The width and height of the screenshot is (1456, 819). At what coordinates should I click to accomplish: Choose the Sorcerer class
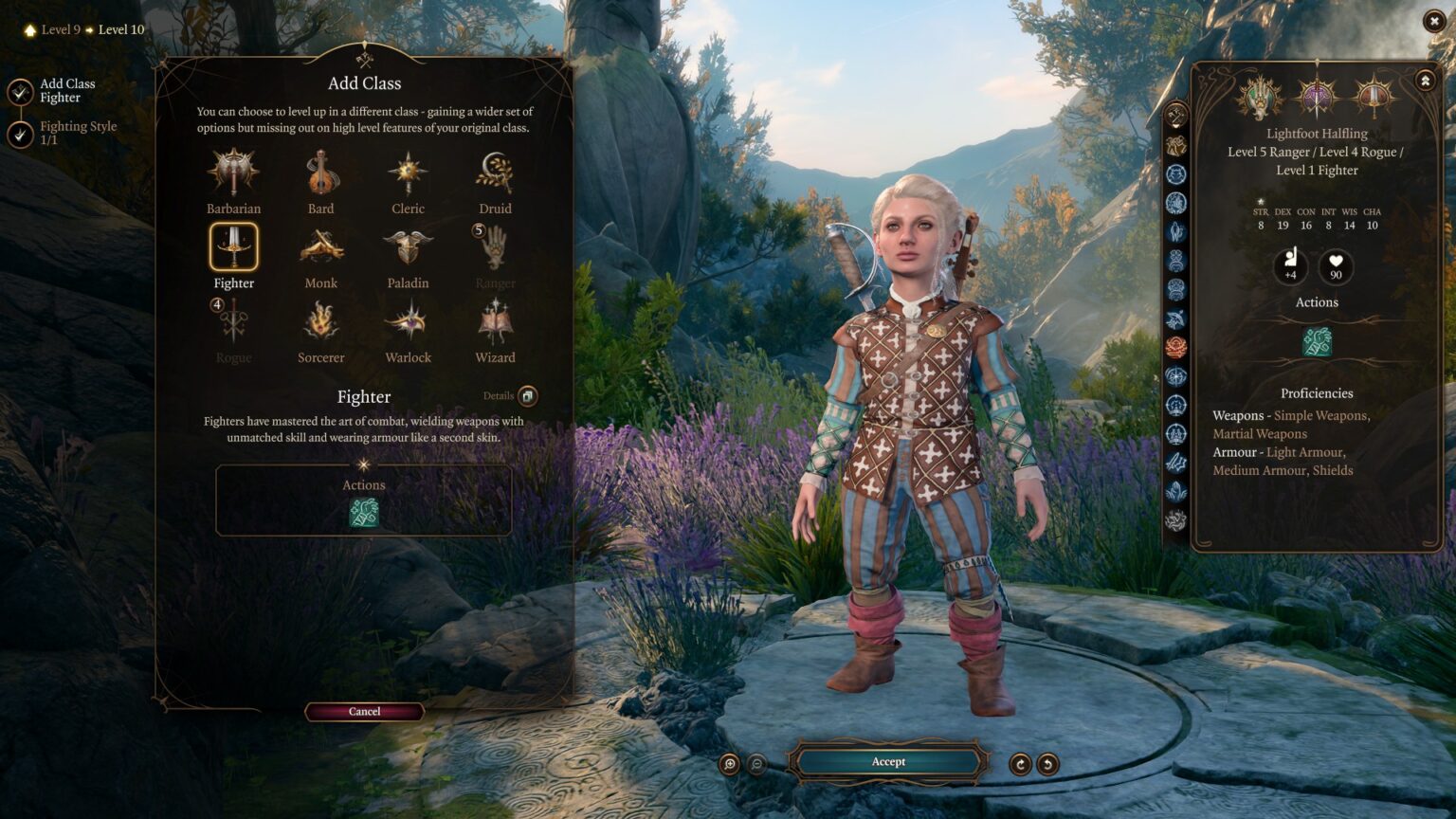[320, 322]
